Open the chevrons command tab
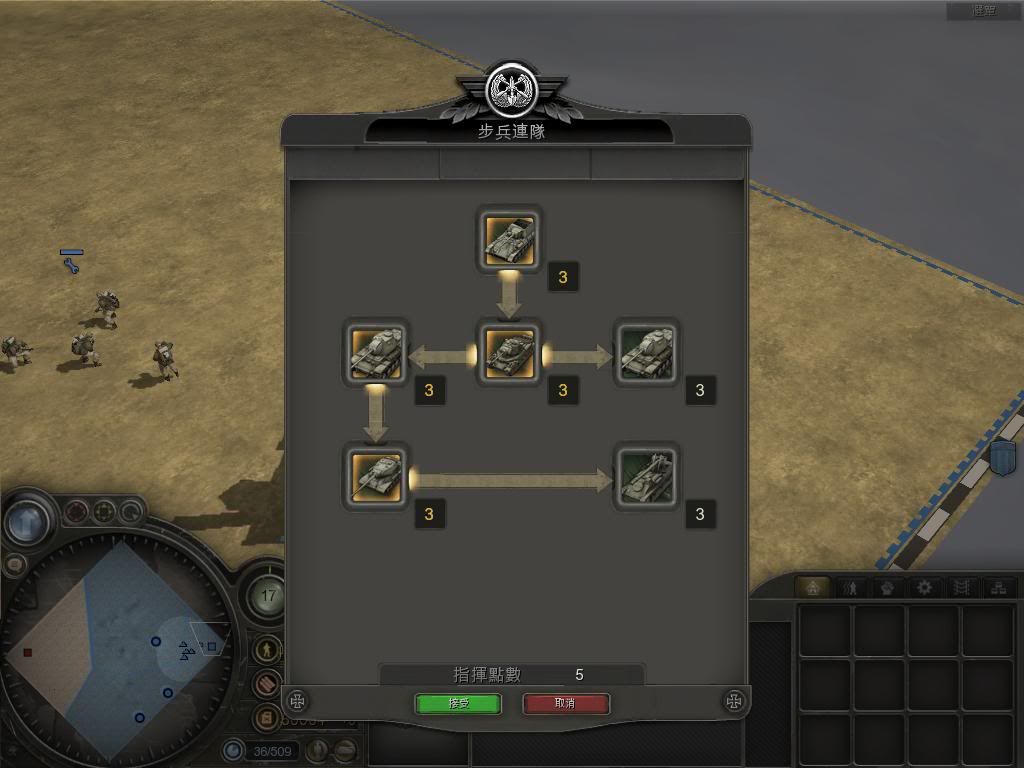Viewport: 1024px width, 768px height. click(961, 588)
